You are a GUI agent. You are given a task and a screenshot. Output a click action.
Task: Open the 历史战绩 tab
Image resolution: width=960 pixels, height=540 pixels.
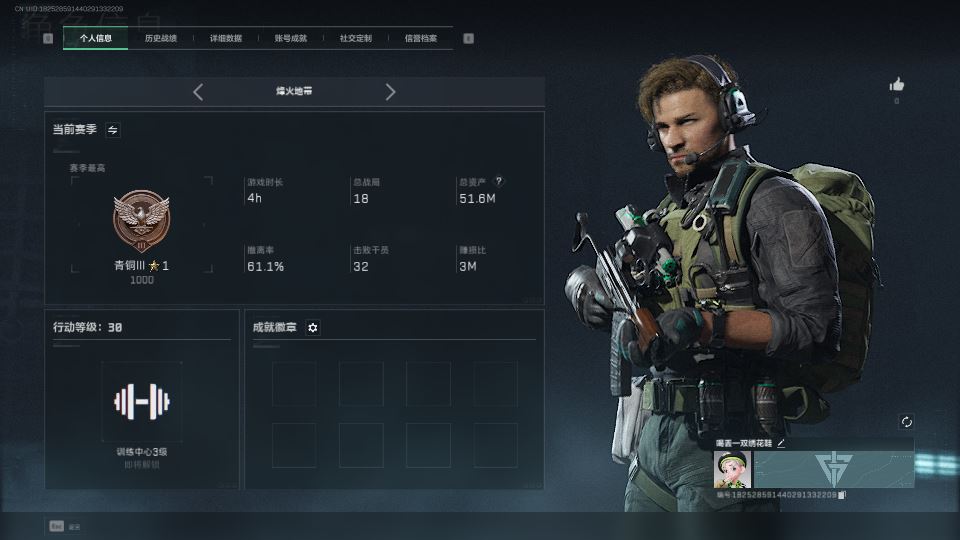coord(160,39)
